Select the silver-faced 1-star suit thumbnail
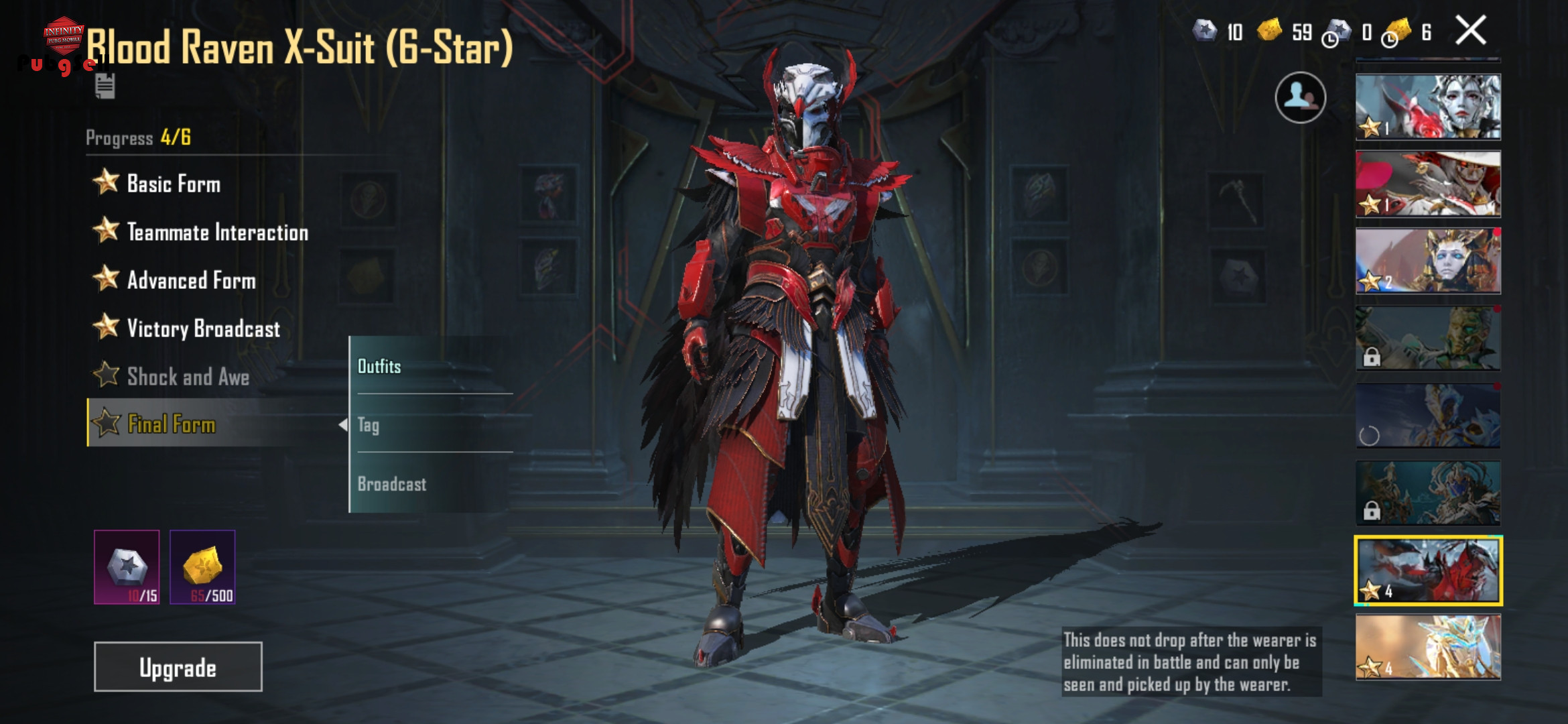 click(1428, 107)
